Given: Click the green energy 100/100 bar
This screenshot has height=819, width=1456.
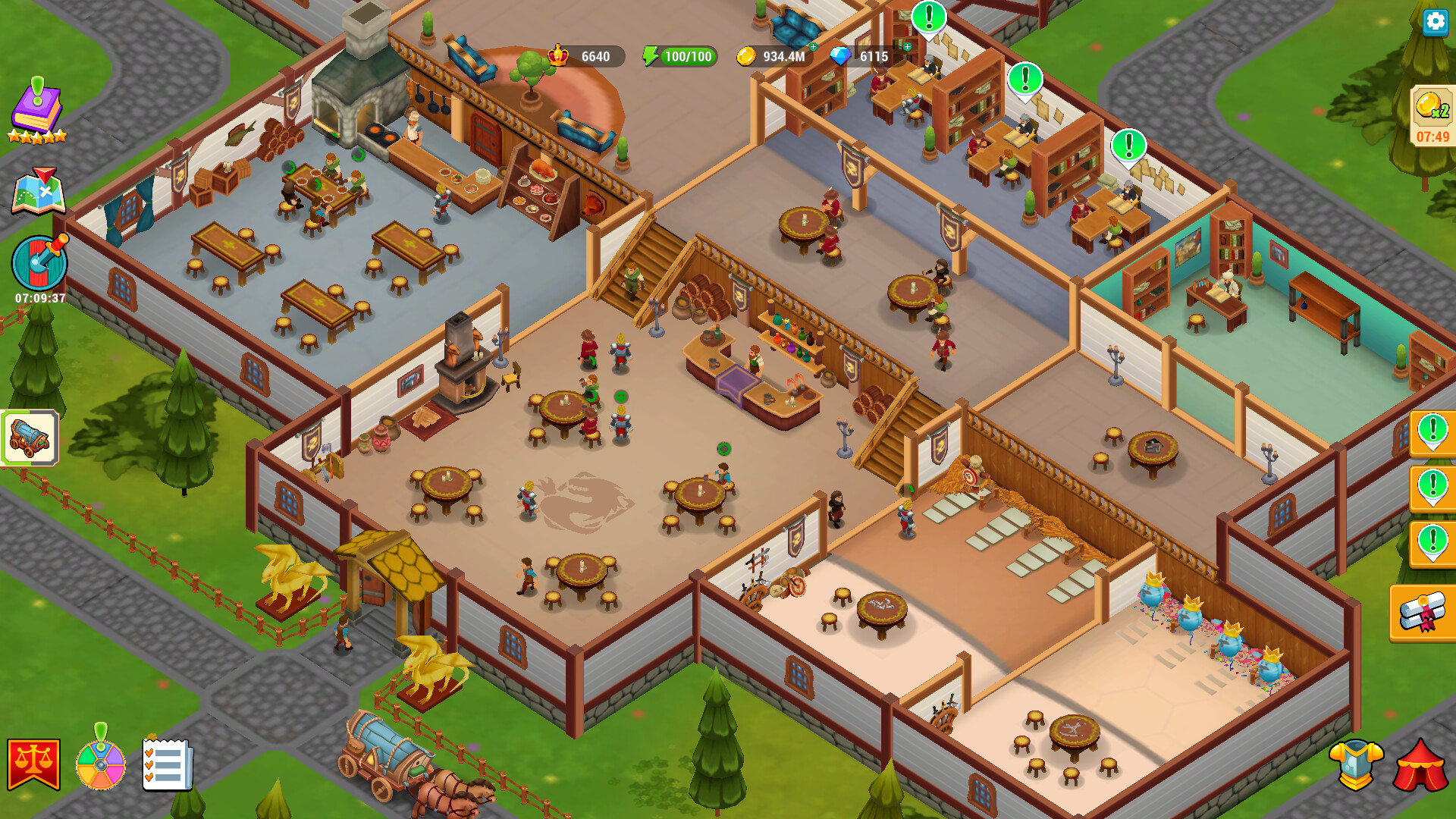Looking at the screenshot, I should click(681, 55).
